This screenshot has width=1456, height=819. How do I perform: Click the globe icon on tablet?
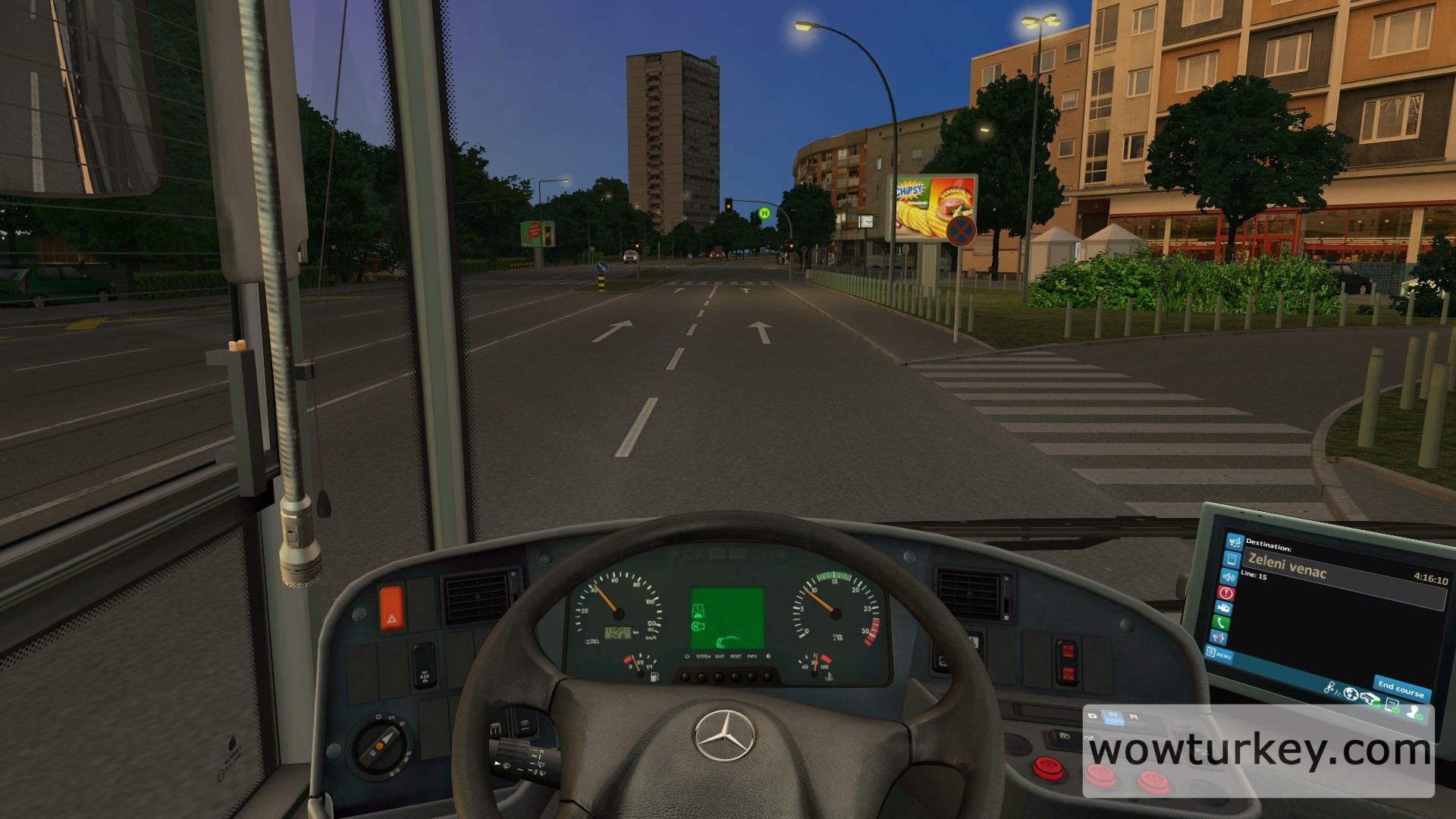point(1351,694)
